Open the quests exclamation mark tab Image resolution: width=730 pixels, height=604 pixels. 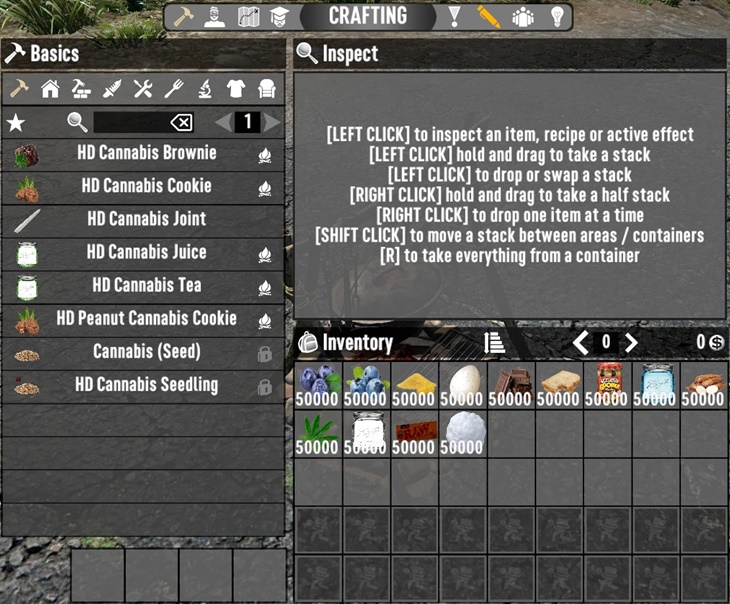(x=455, y=17)
